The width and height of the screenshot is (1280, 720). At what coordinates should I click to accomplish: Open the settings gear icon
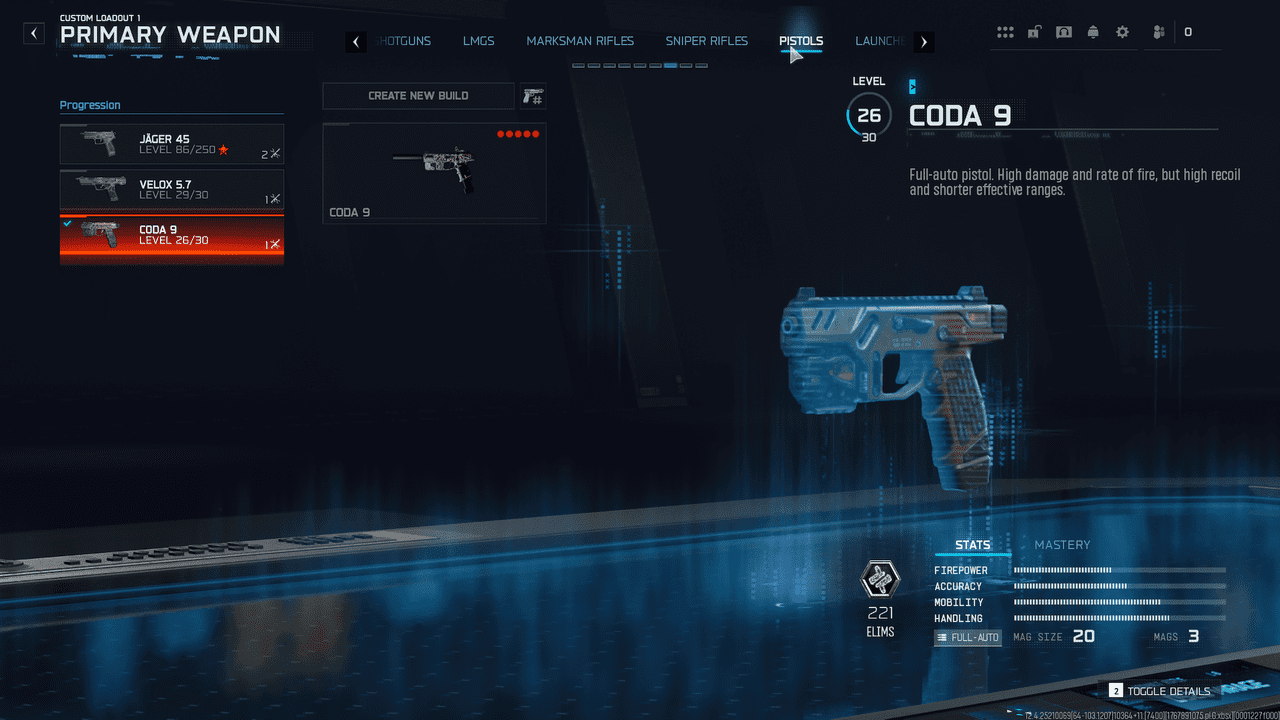pyautogui.click(x=1122, y=32)
